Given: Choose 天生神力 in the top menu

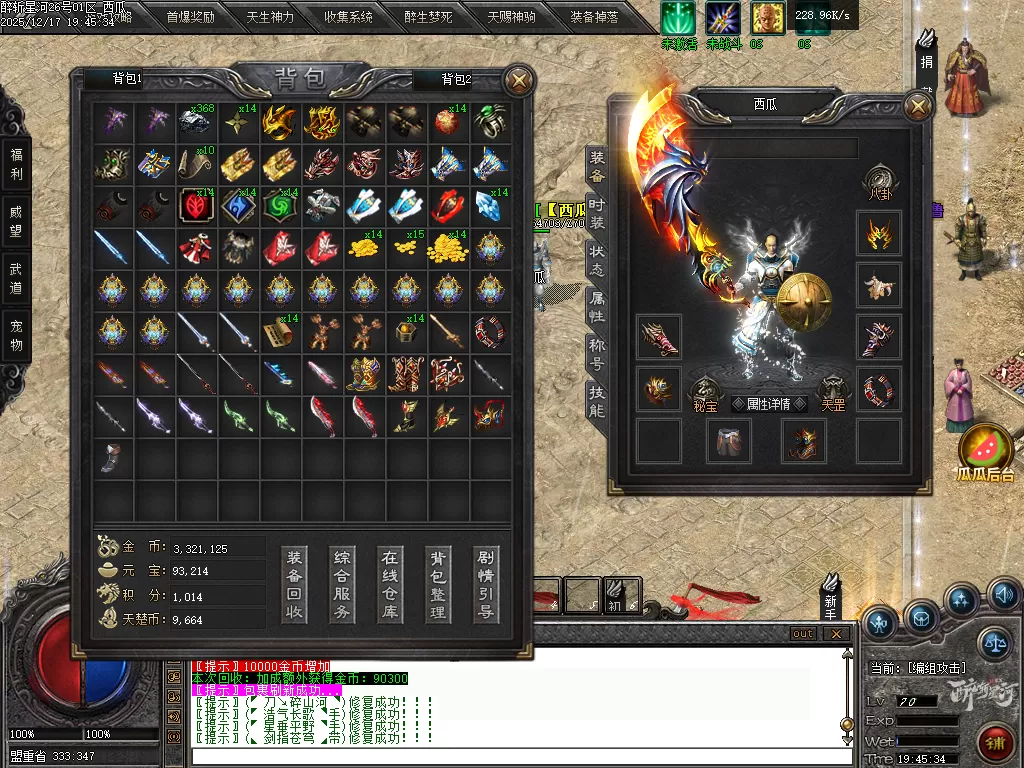Looking at the screenshot, I should [269, 17].
